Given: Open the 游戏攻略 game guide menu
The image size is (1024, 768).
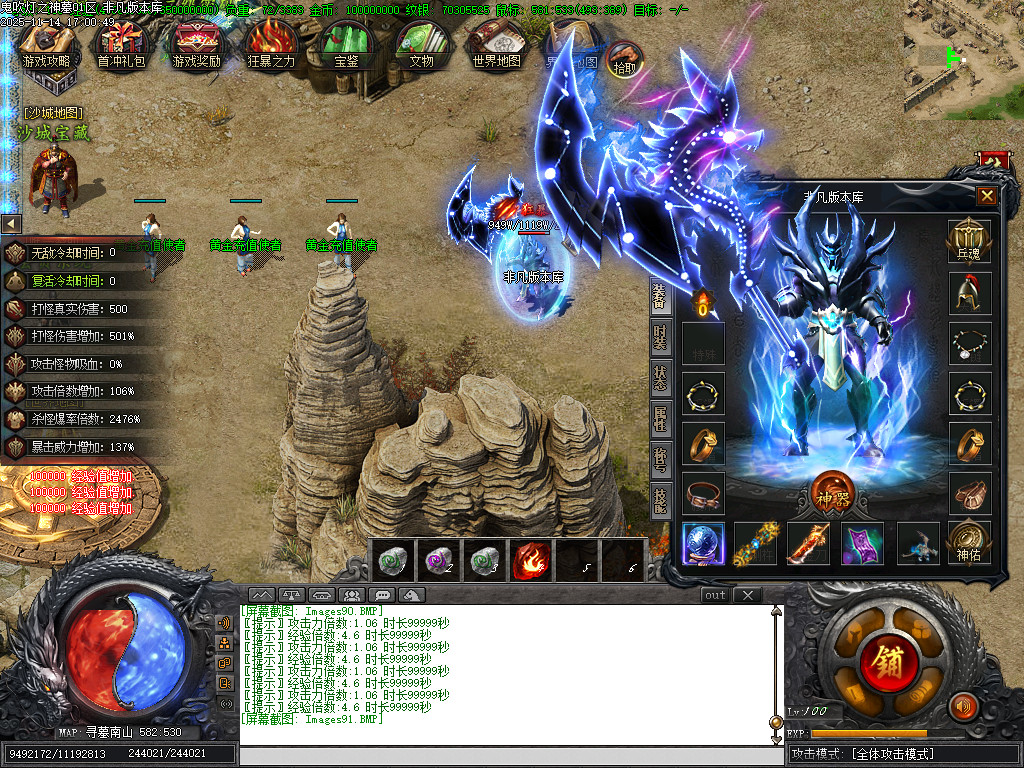Looking at the screenshot, I should [x=47, y=46].
